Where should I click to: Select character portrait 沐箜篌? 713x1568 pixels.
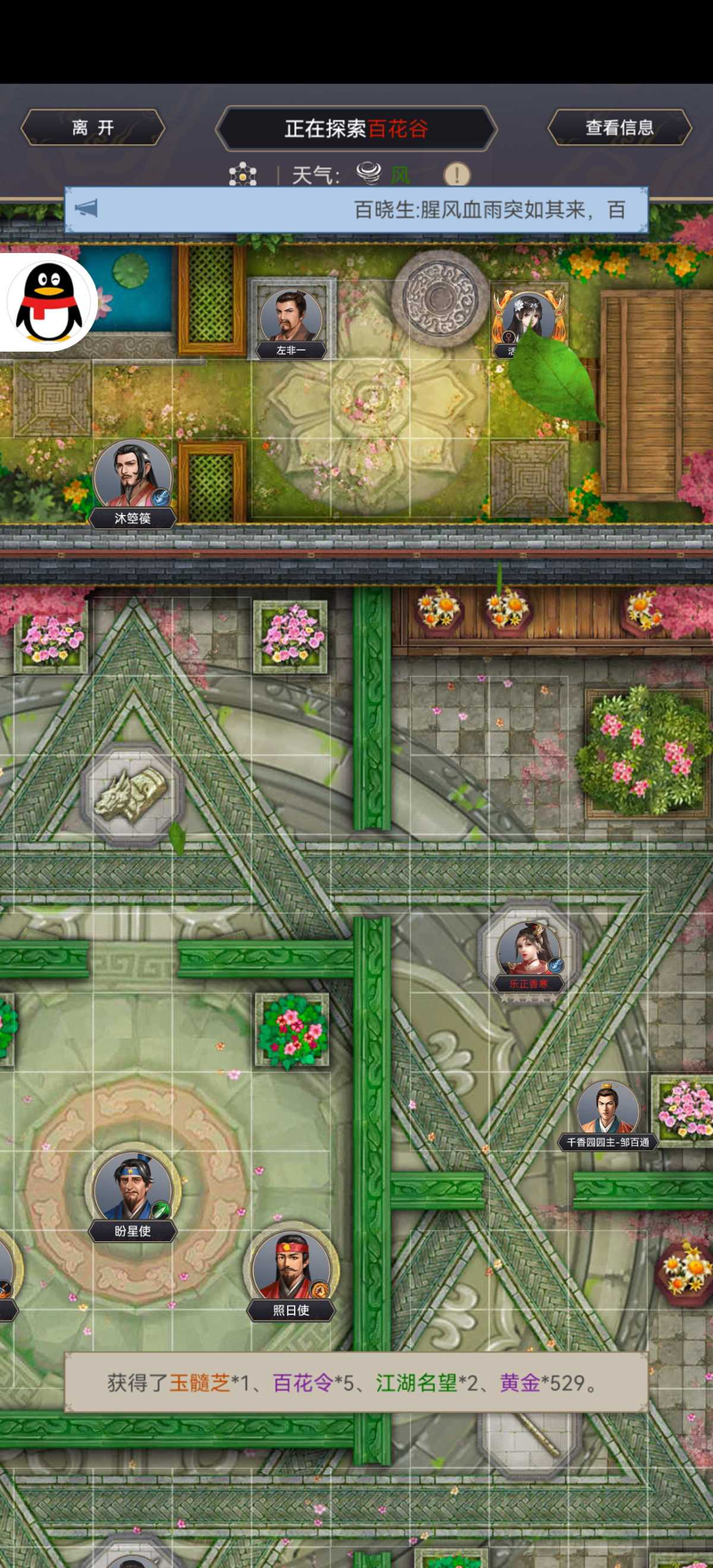coord(132,477)
